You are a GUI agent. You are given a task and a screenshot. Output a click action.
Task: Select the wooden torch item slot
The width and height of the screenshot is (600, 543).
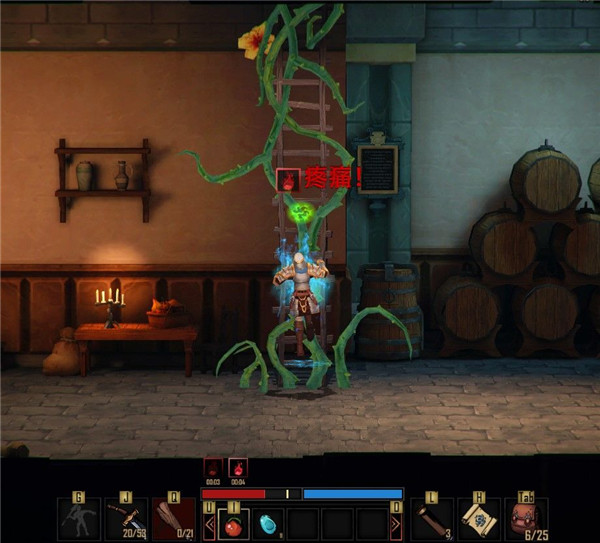[432, 519]
